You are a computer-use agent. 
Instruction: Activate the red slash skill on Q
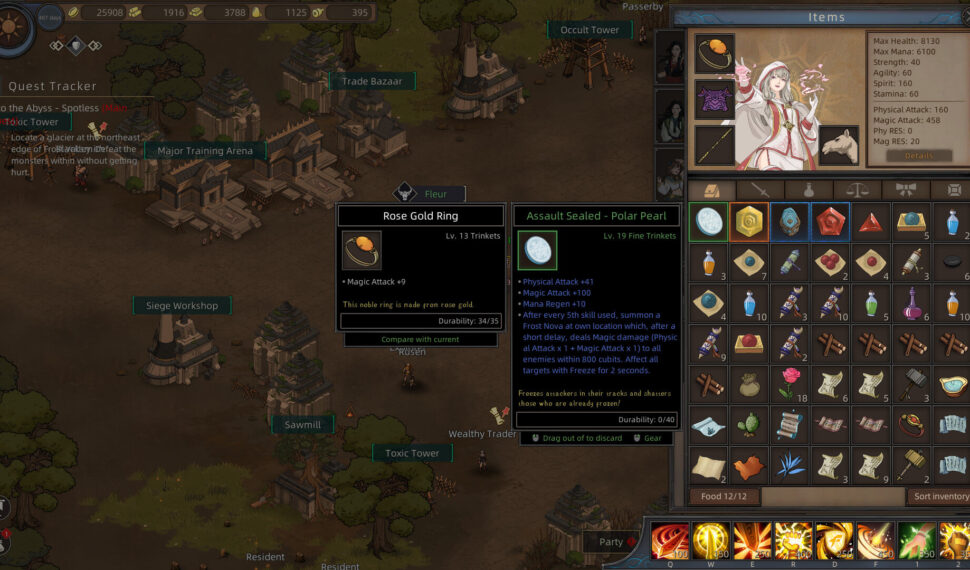click(x=669, y=541)
